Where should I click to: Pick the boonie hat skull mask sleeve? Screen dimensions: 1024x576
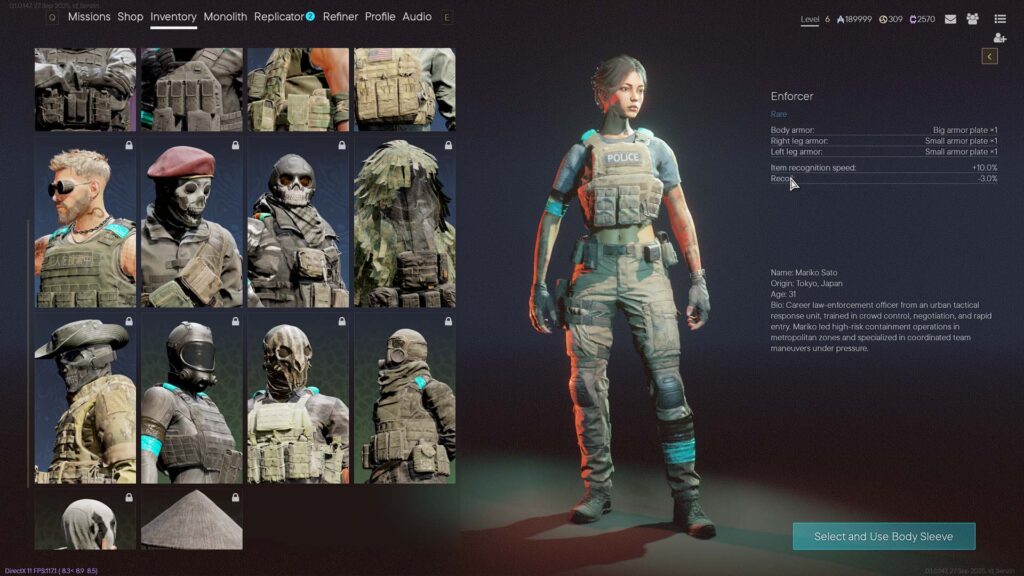coord(85,399)
